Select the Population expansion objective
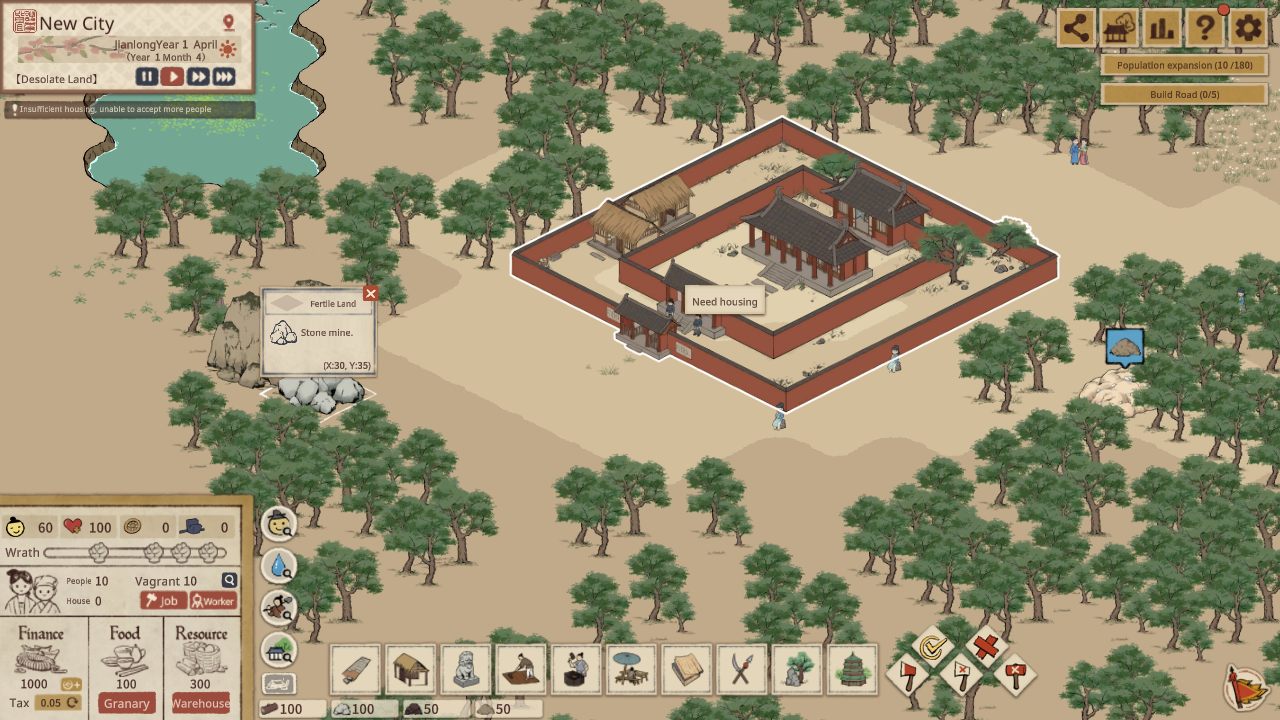Viewport: 1280px width, 720px height. click(1184, 65)
